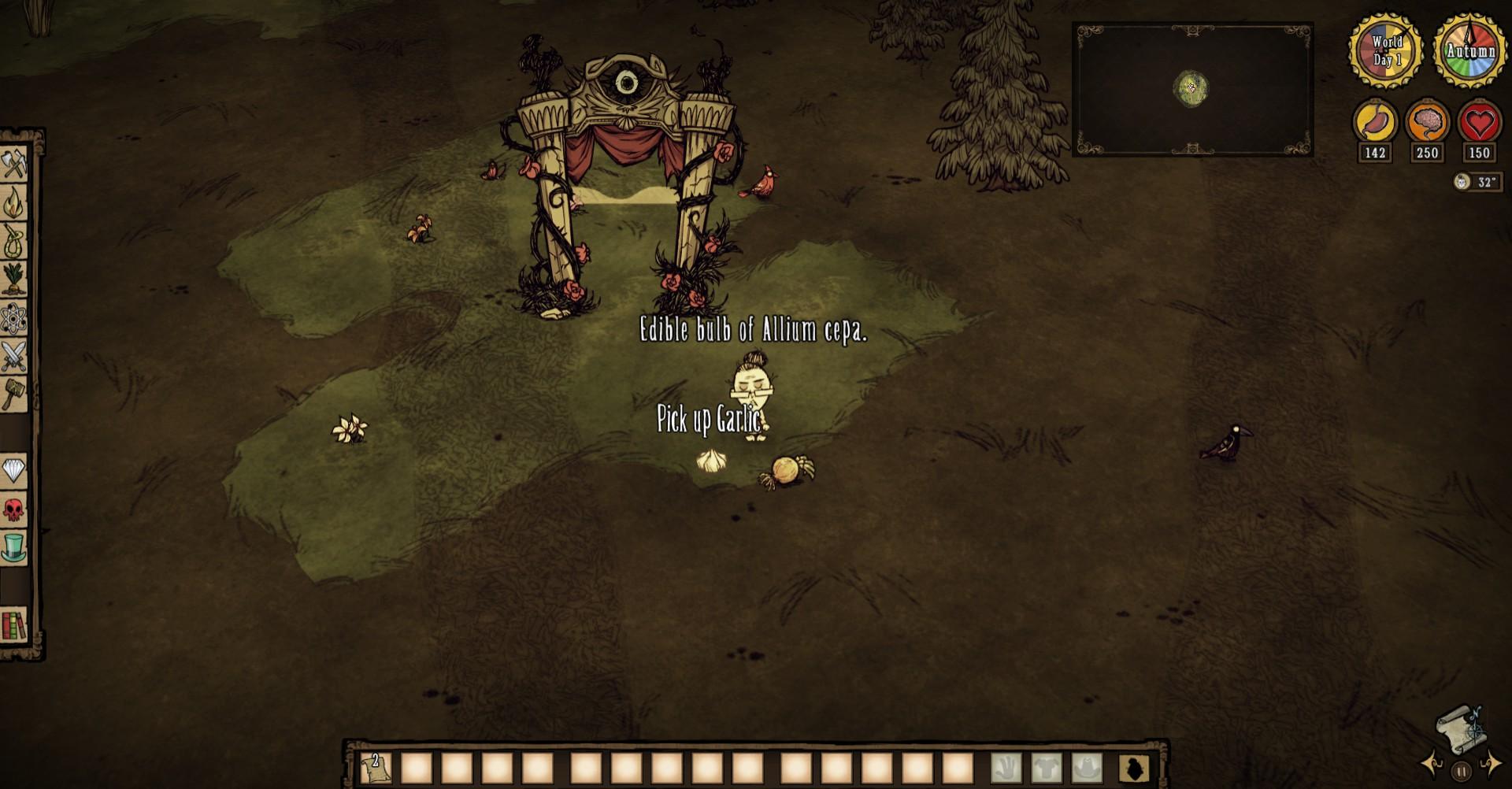Open the Food crafting tab with sprouting plant
The image size is (1512, 789).
pos(14,280)
